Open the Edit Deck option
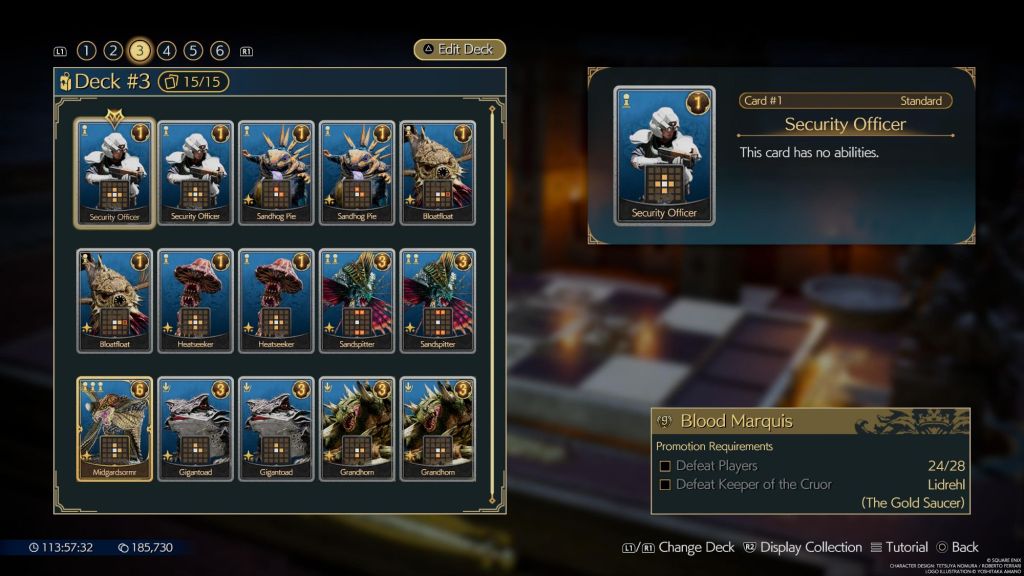 pyautogui.click(x=460, y=50)
